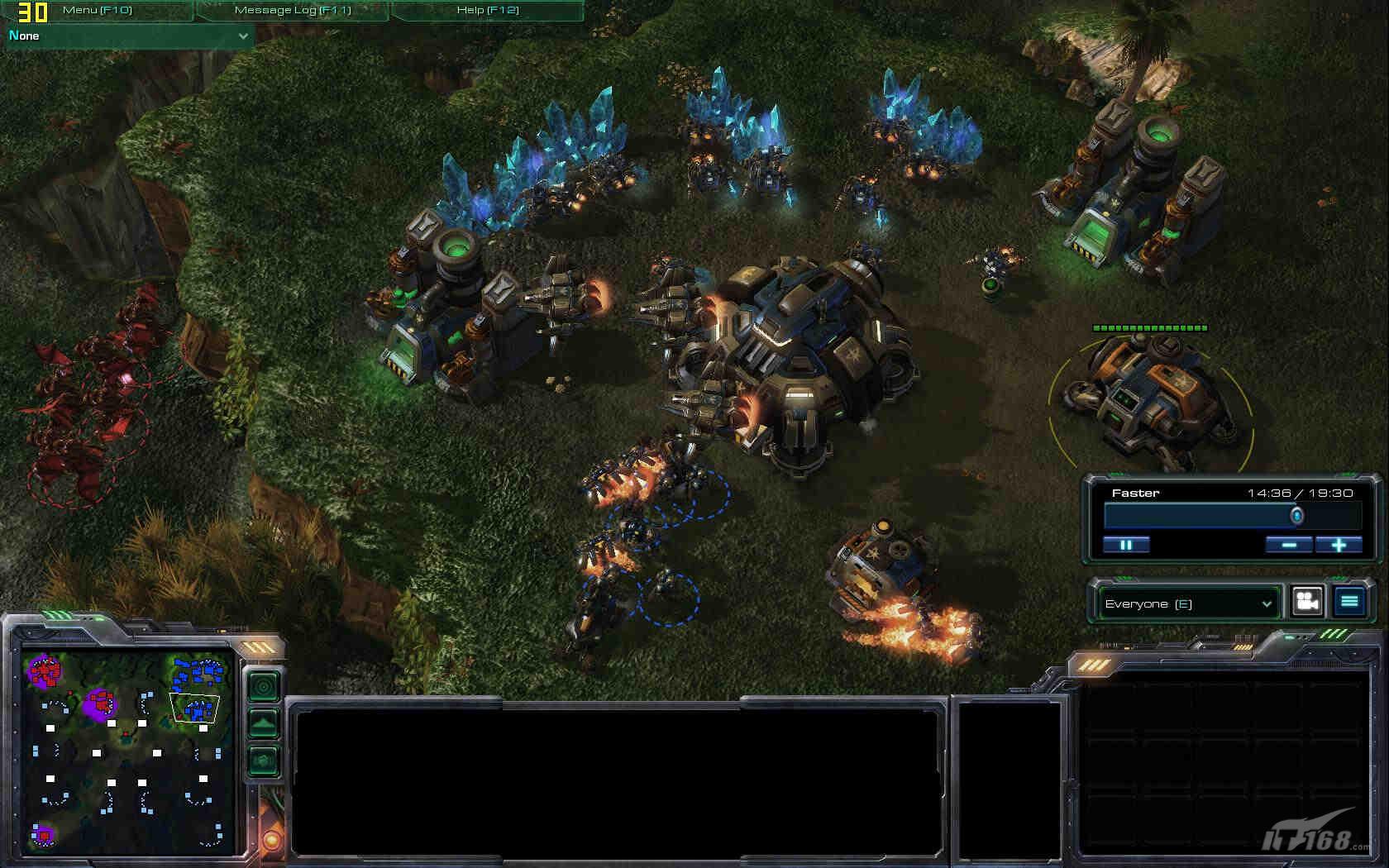
Task: Activate the minimap ping button
Action: (264, 687)
